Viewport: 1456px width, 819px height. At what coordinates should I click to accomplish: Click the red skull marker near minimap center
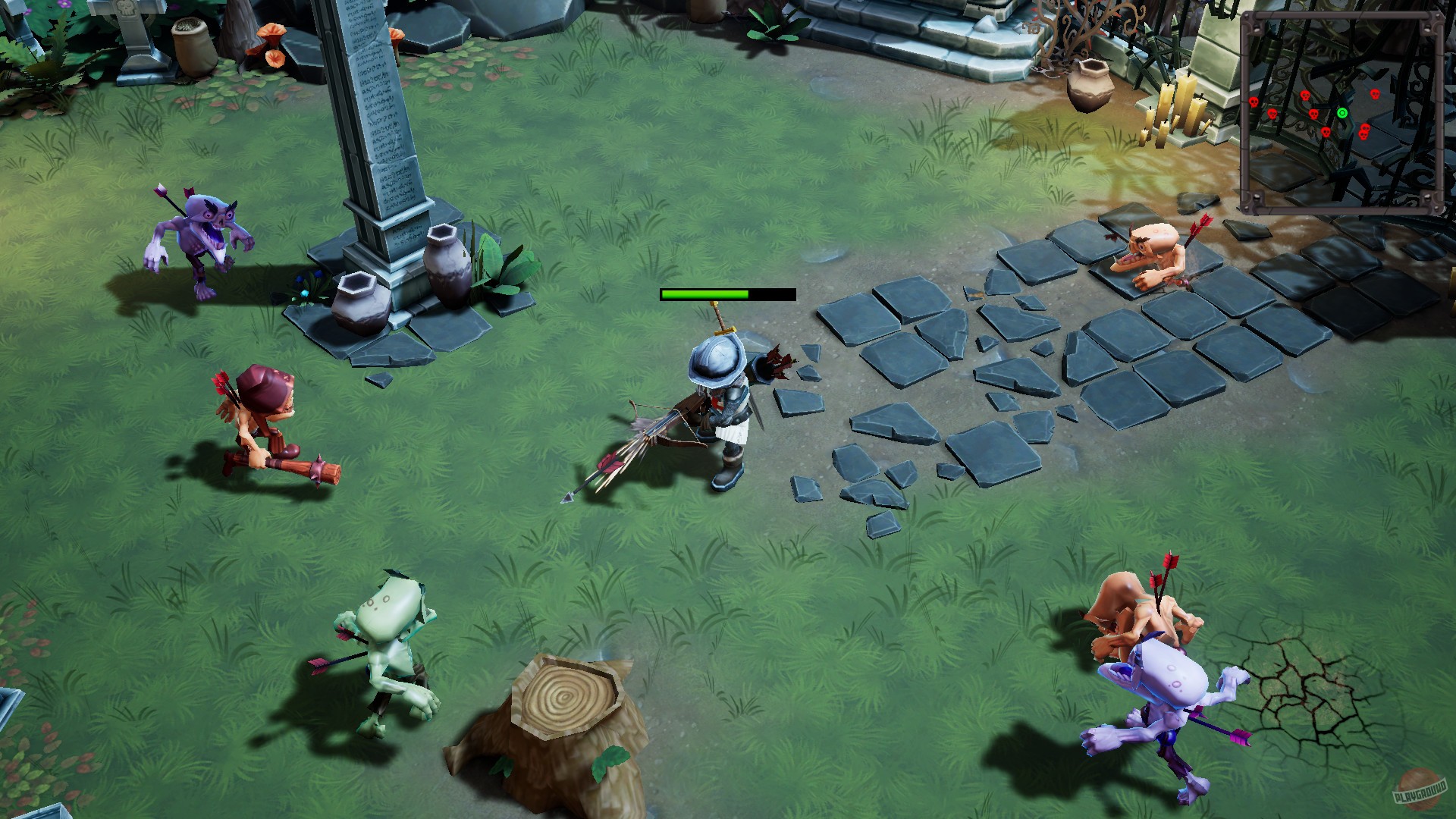1314,113
